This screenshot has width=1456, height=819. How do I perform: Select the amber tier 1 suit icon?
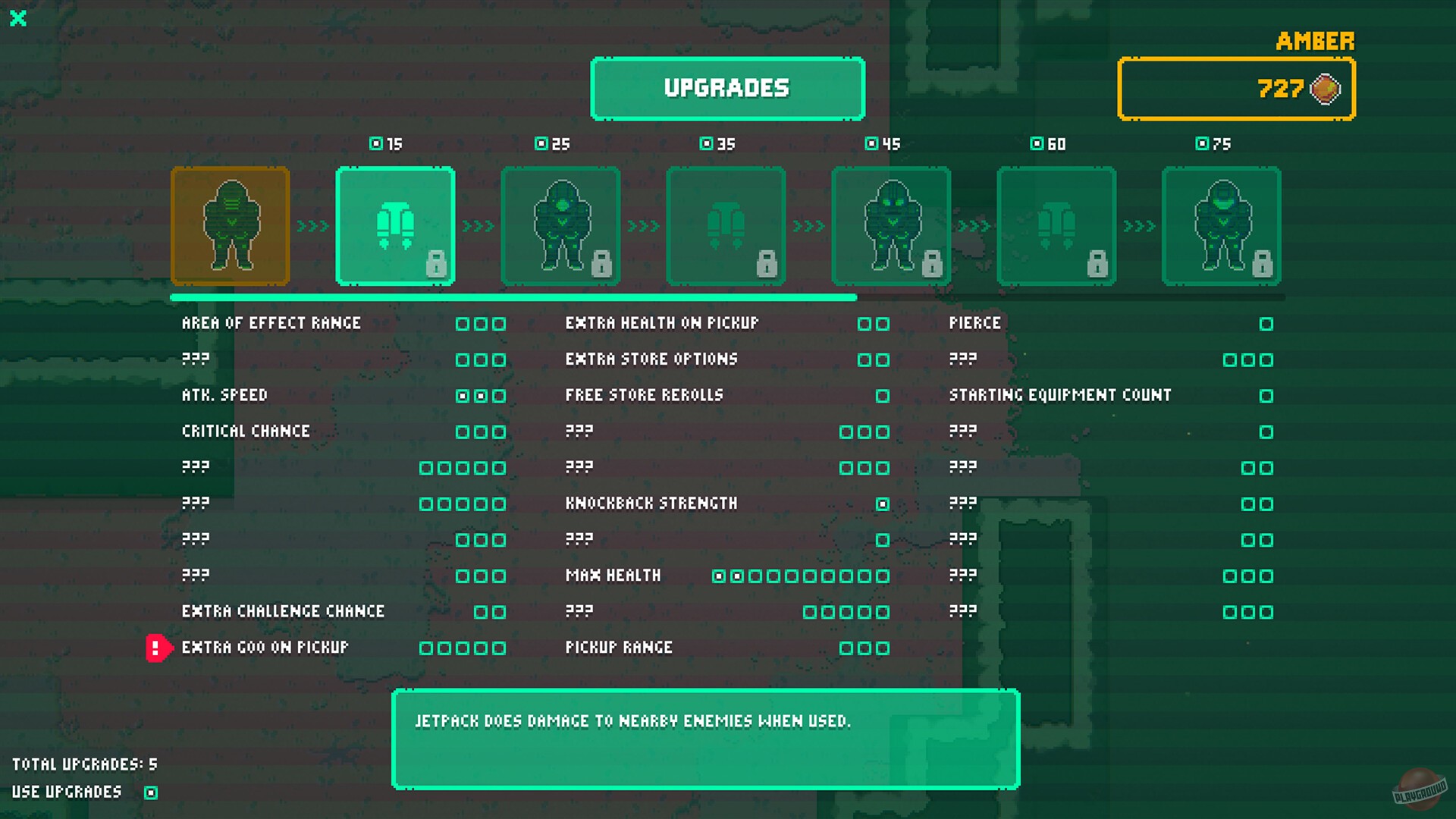coord(230,226)
